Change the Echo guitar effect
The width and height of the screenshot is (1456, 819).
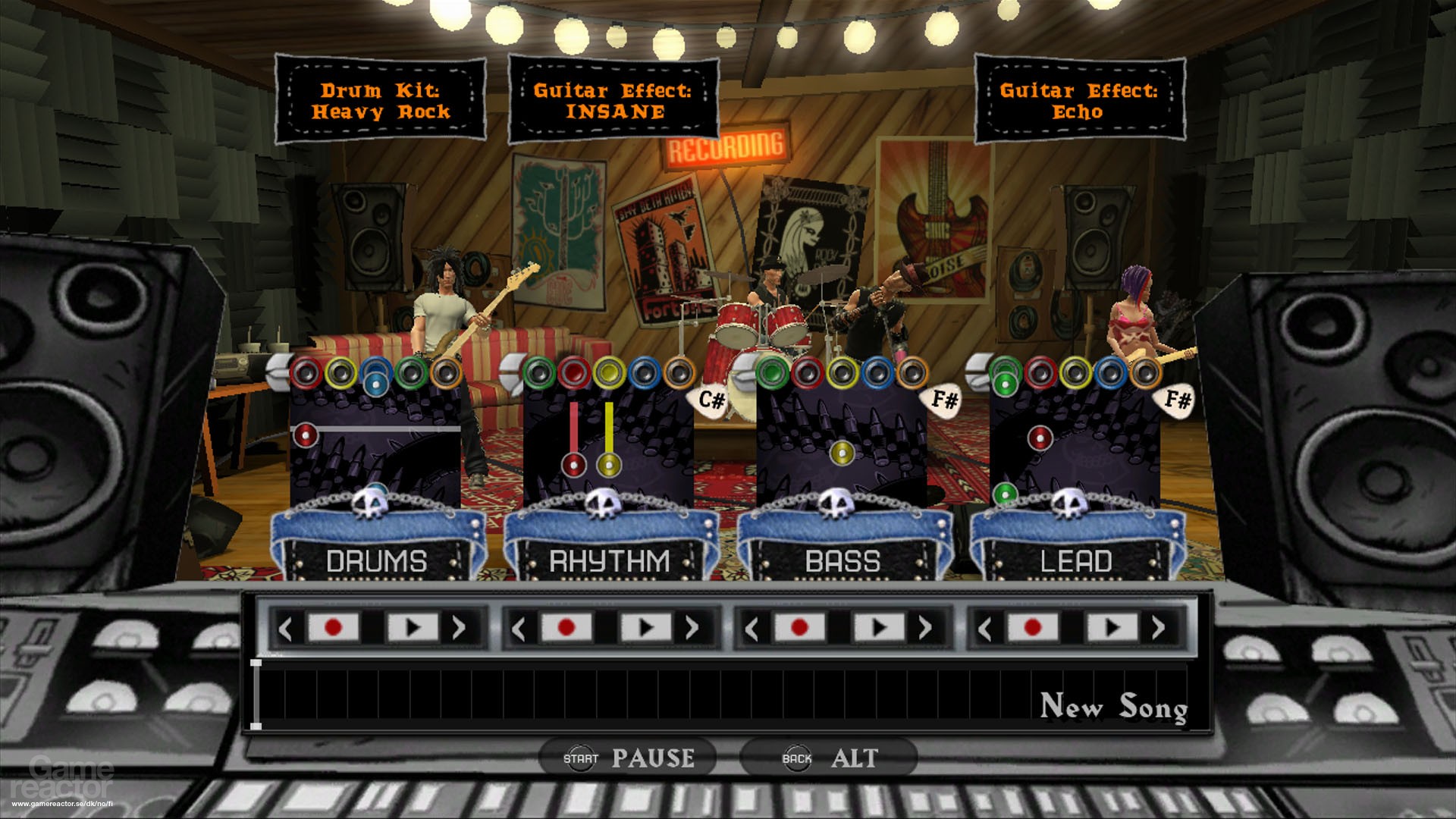[1078, 101]
